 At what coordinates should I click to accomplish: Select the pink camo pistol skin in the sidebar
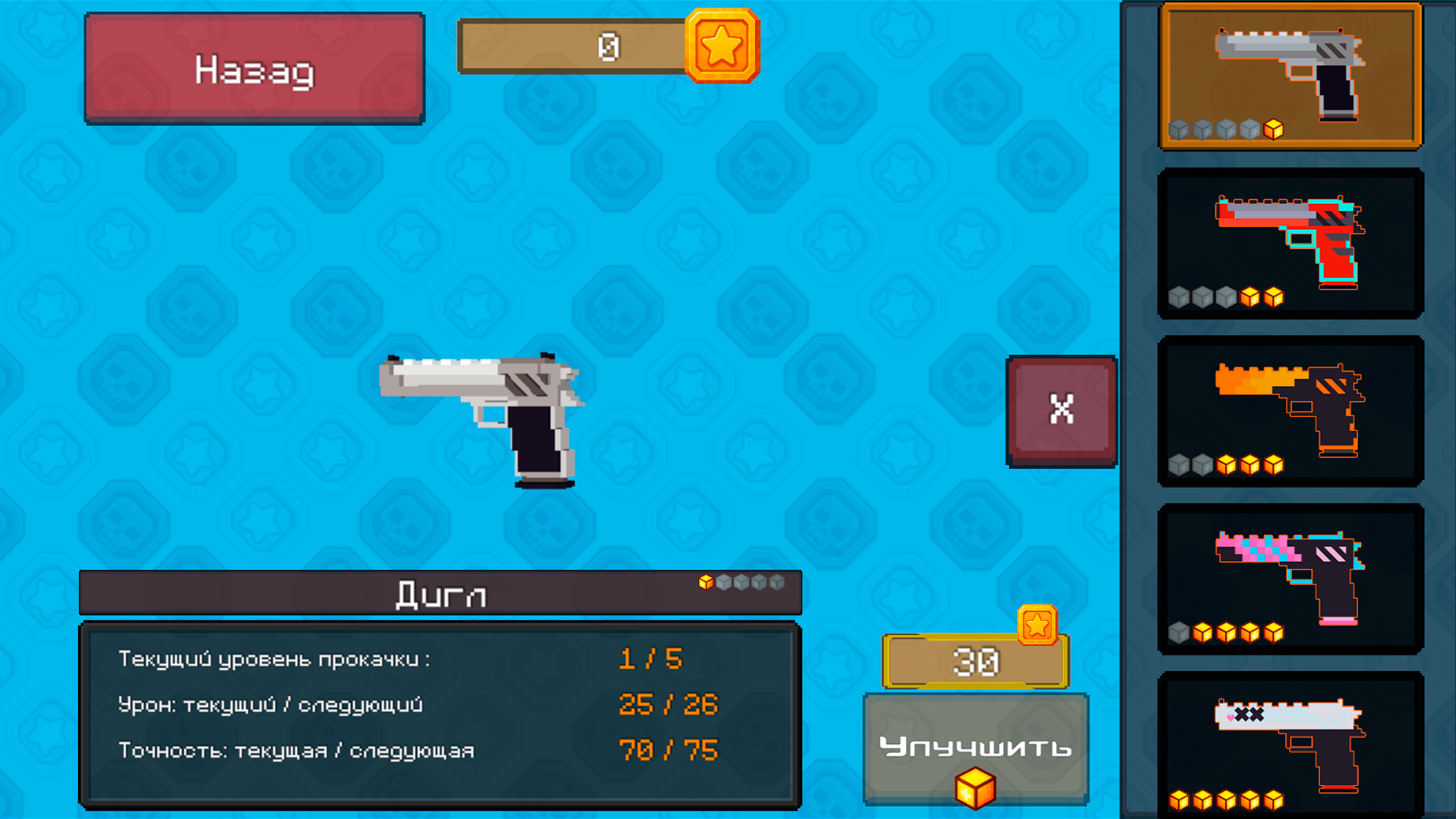[1289, 576]
